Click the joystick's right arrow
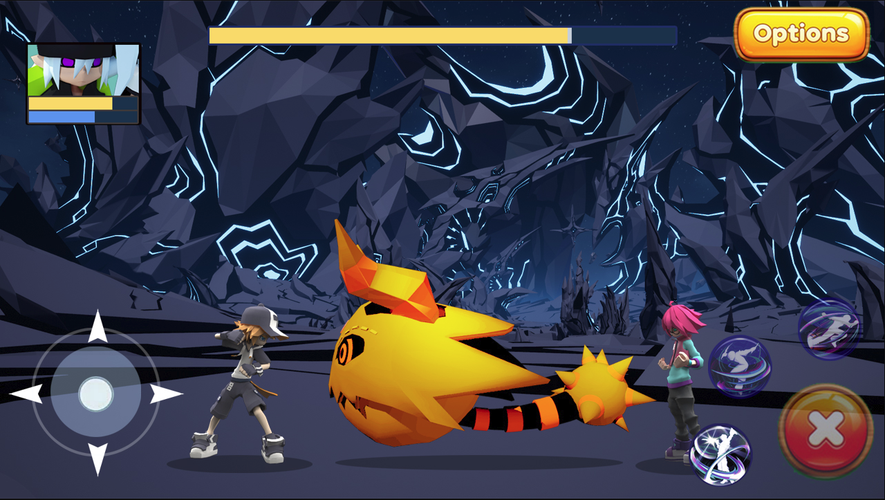The height and width of the screenshot is (500, 885). [x=166, y=393]
